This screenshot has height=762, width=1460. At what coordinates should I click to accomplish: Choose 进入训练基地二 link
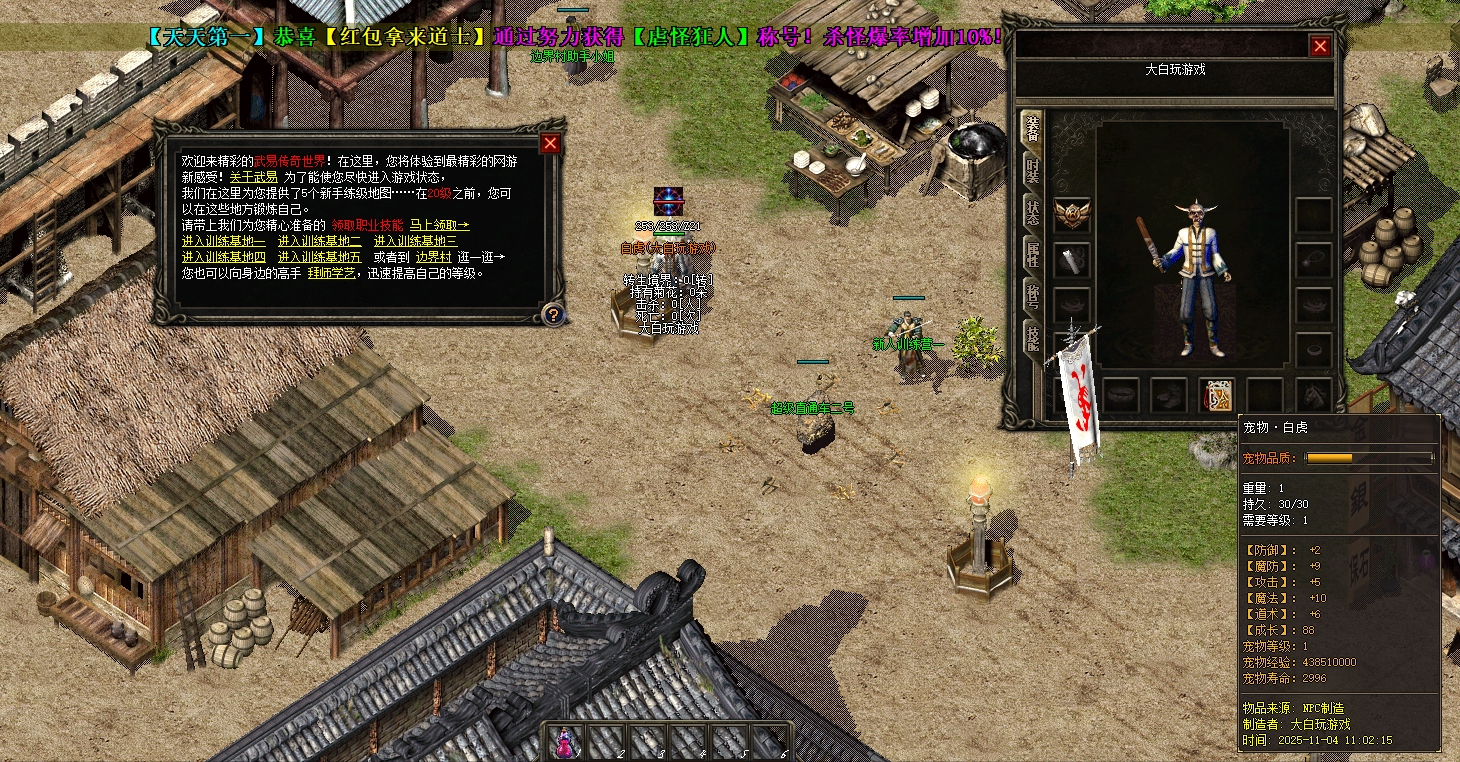click(x=319, y=241)
